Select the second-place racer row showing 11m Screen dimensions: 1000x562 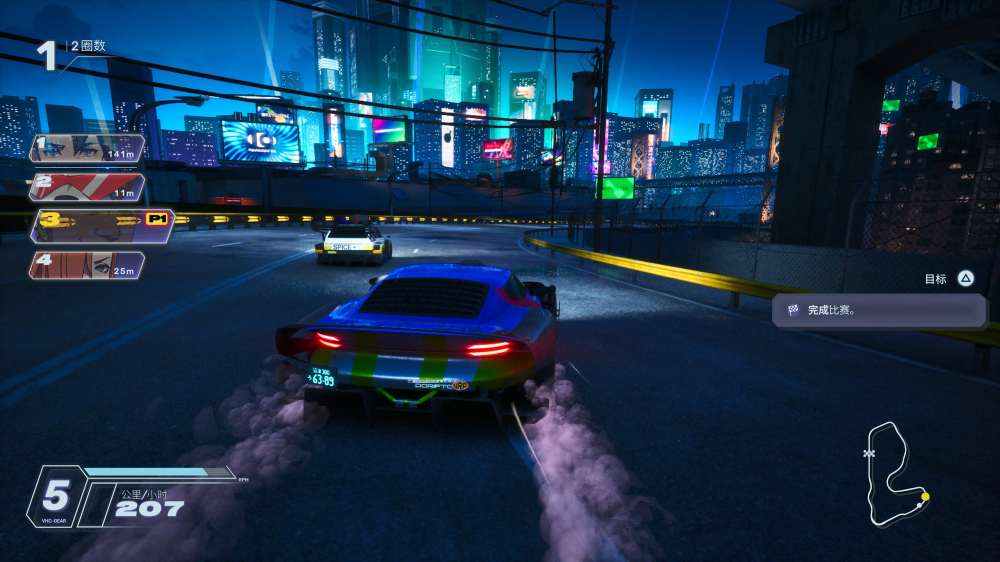pyautogui.click(x=87, y=187)
